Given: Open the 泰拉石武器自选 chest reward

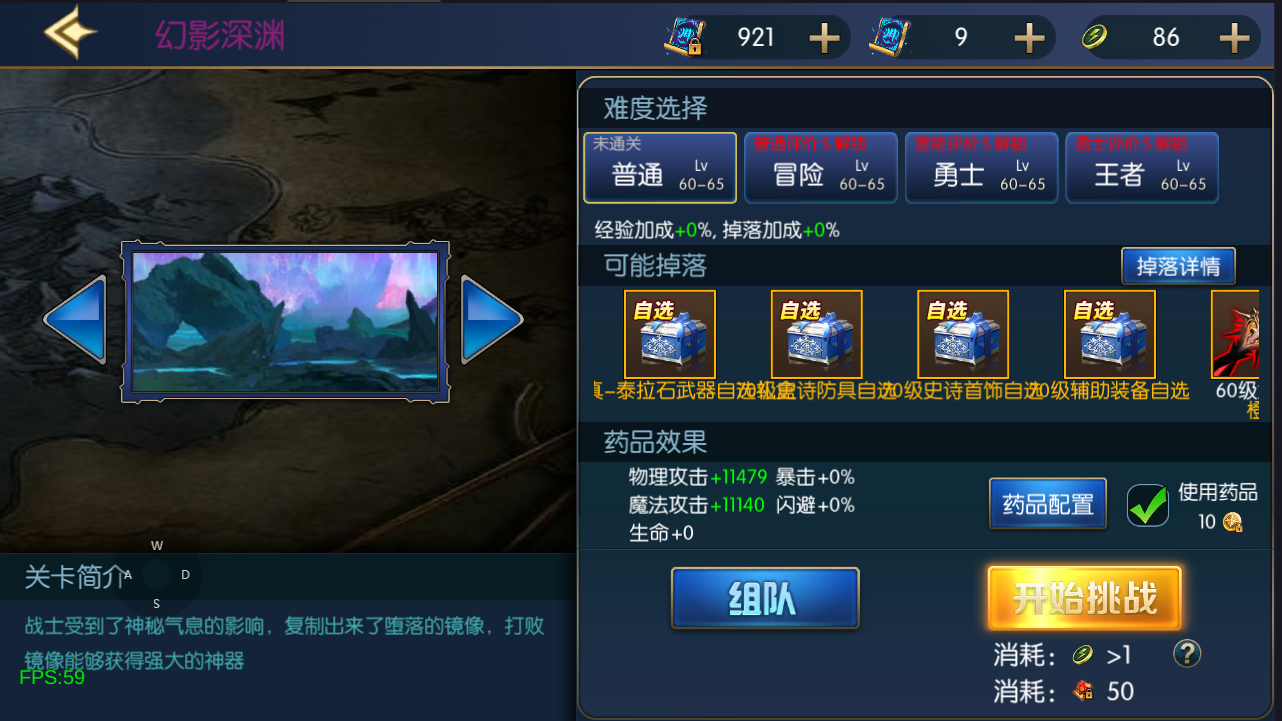Looking at the screenshot, I should click(x=670, y=333).
